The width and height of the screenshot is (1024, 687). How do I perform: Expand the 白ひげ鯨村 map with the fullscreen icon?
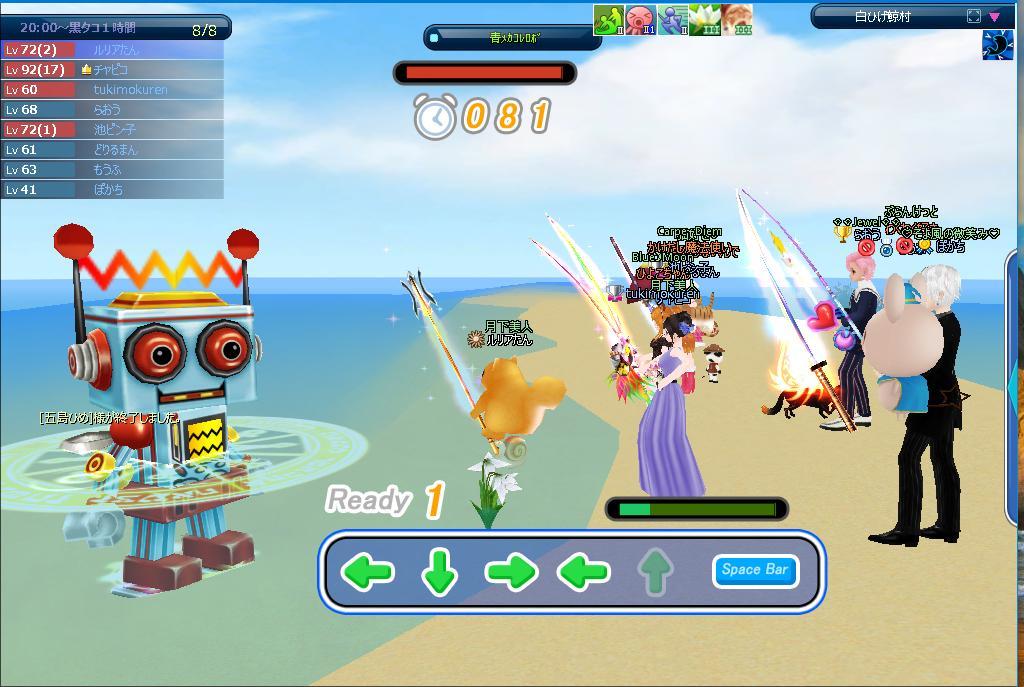(974, 16)
